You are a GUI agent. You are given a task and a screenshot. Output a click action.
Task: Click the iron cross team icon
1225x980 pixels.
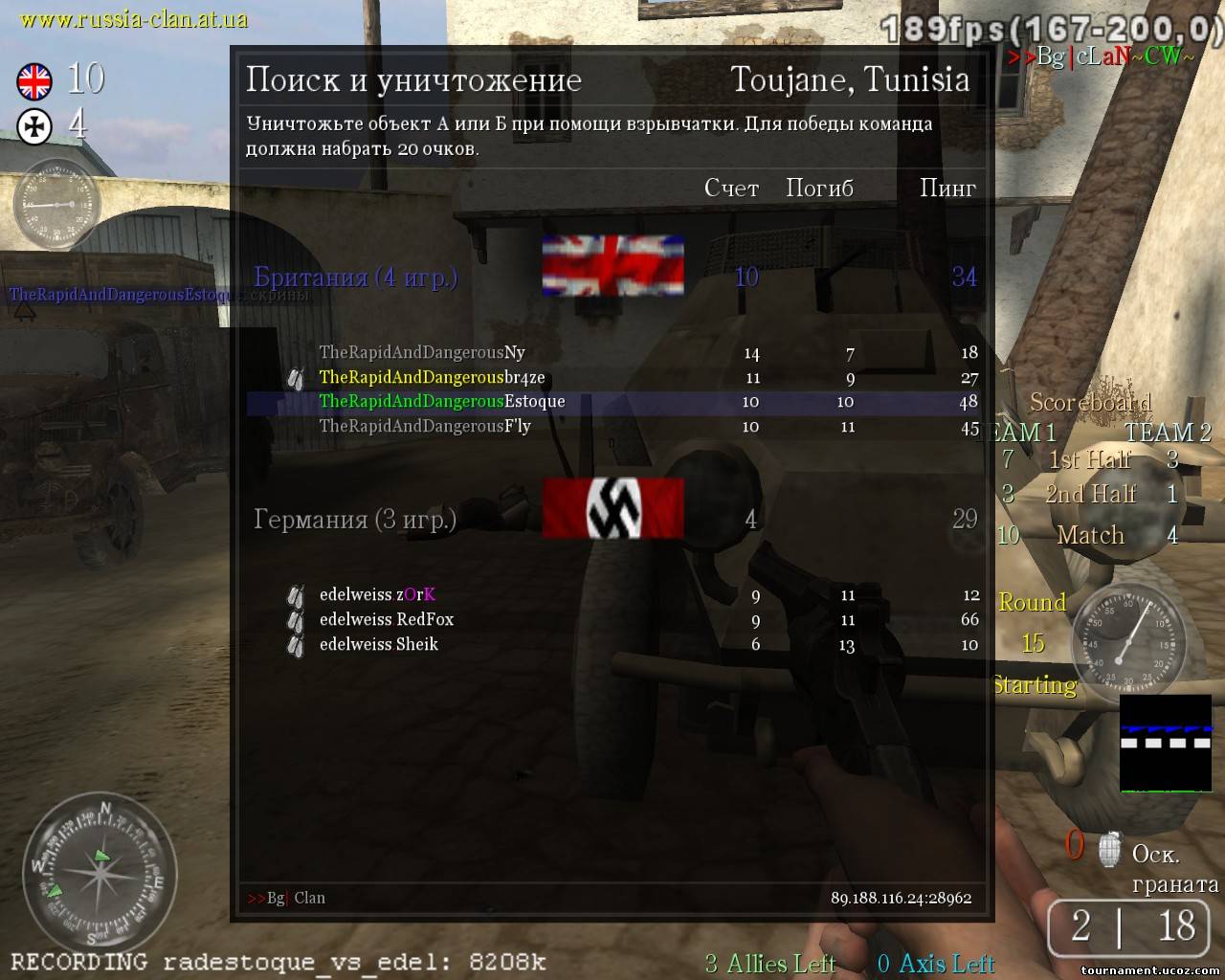[x=34, y=126]
